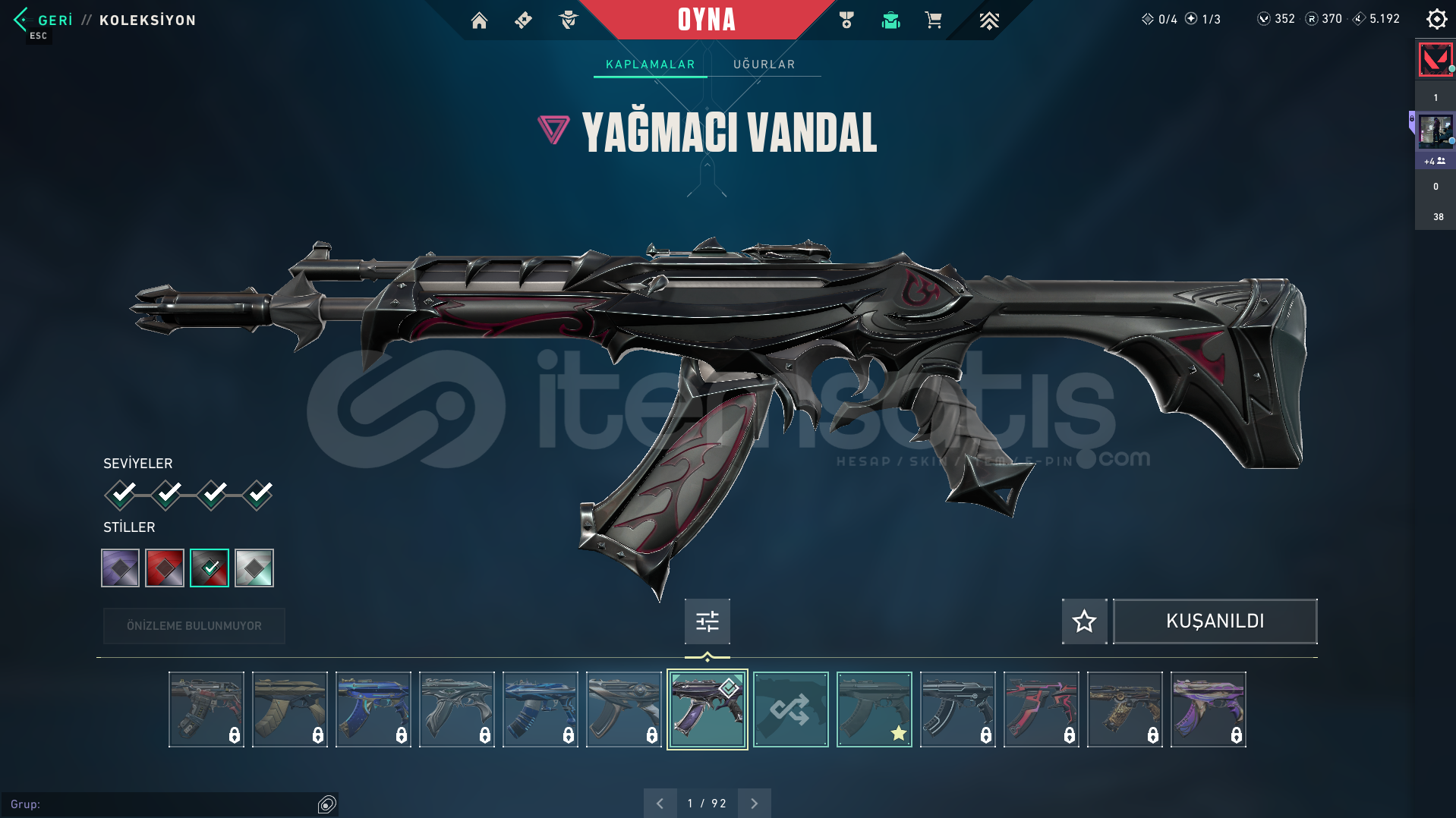The image size is (1456, 818).
Task: Select the starred Vandal skin thumbnail
Action: tap(873, 709)
